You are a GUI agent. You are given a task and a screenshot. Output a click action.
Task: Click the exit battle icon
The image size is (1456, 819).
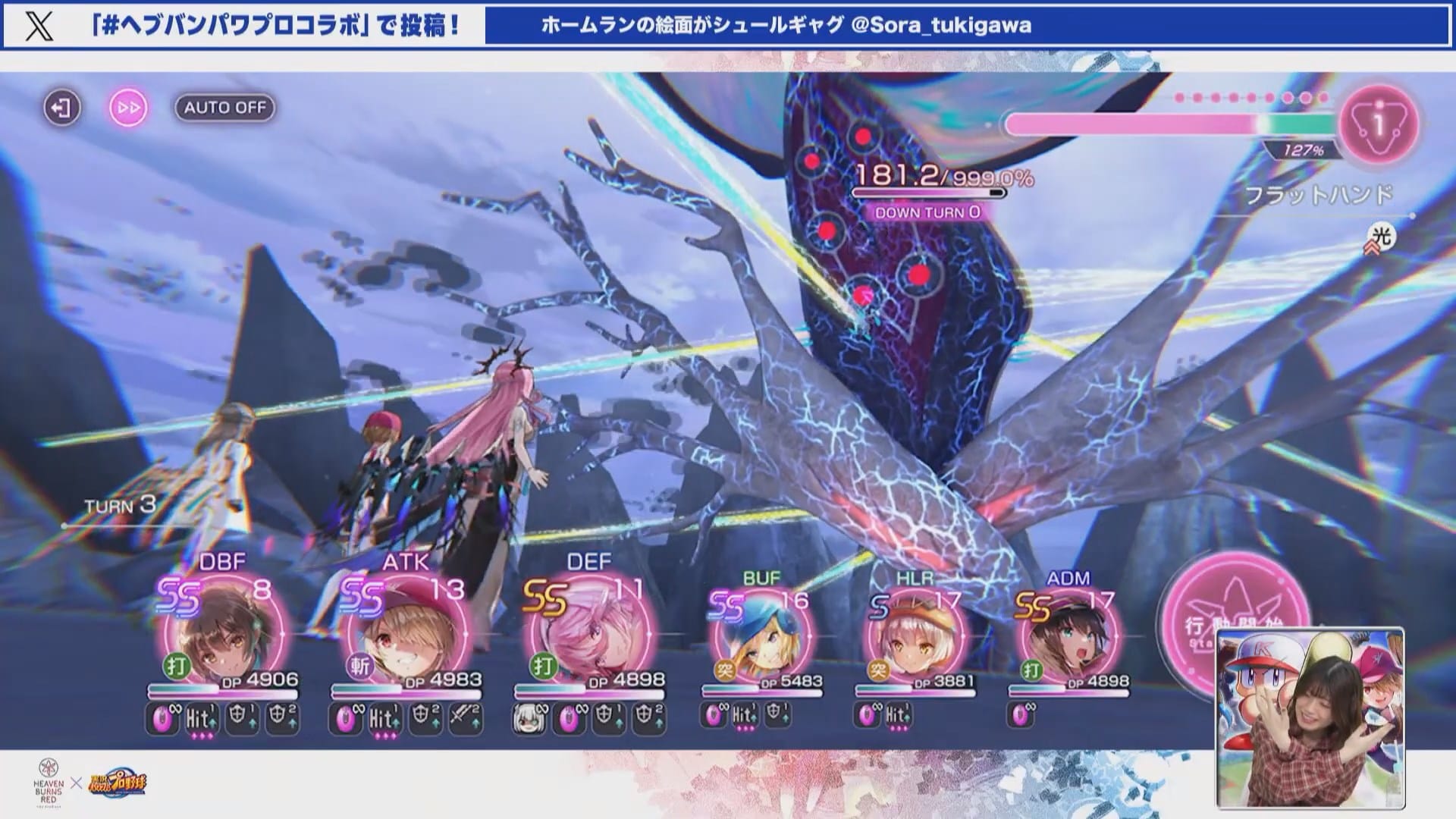[x=61, y=108]
